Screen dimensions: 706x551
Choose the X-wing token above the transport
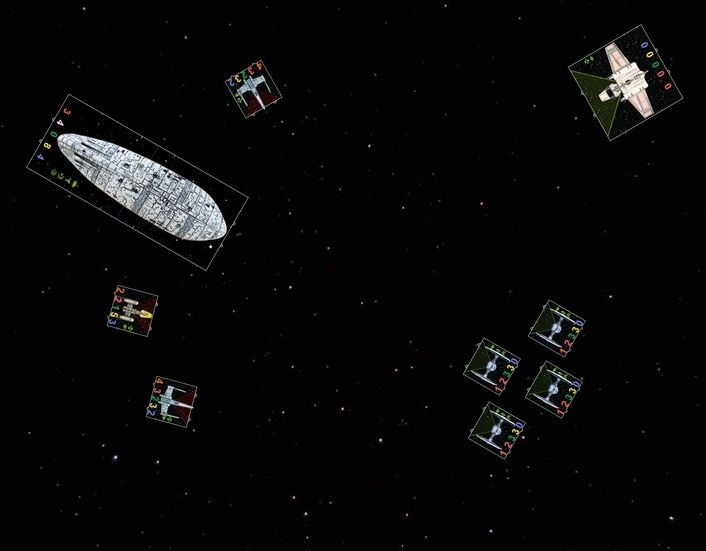pos(253,87)
